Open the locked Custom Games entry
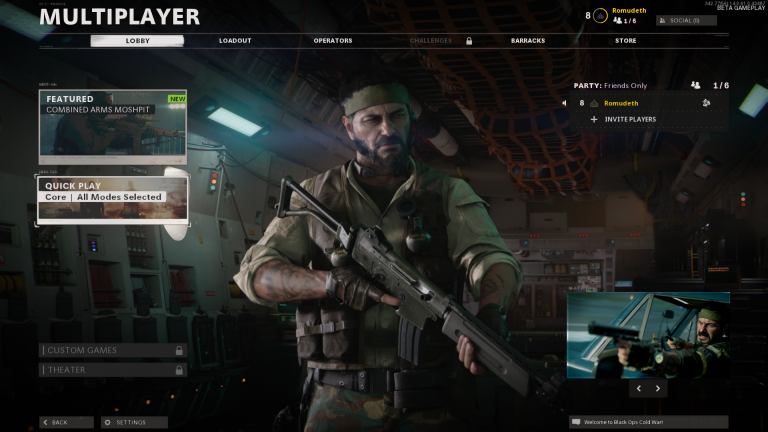 pos(112,350)
